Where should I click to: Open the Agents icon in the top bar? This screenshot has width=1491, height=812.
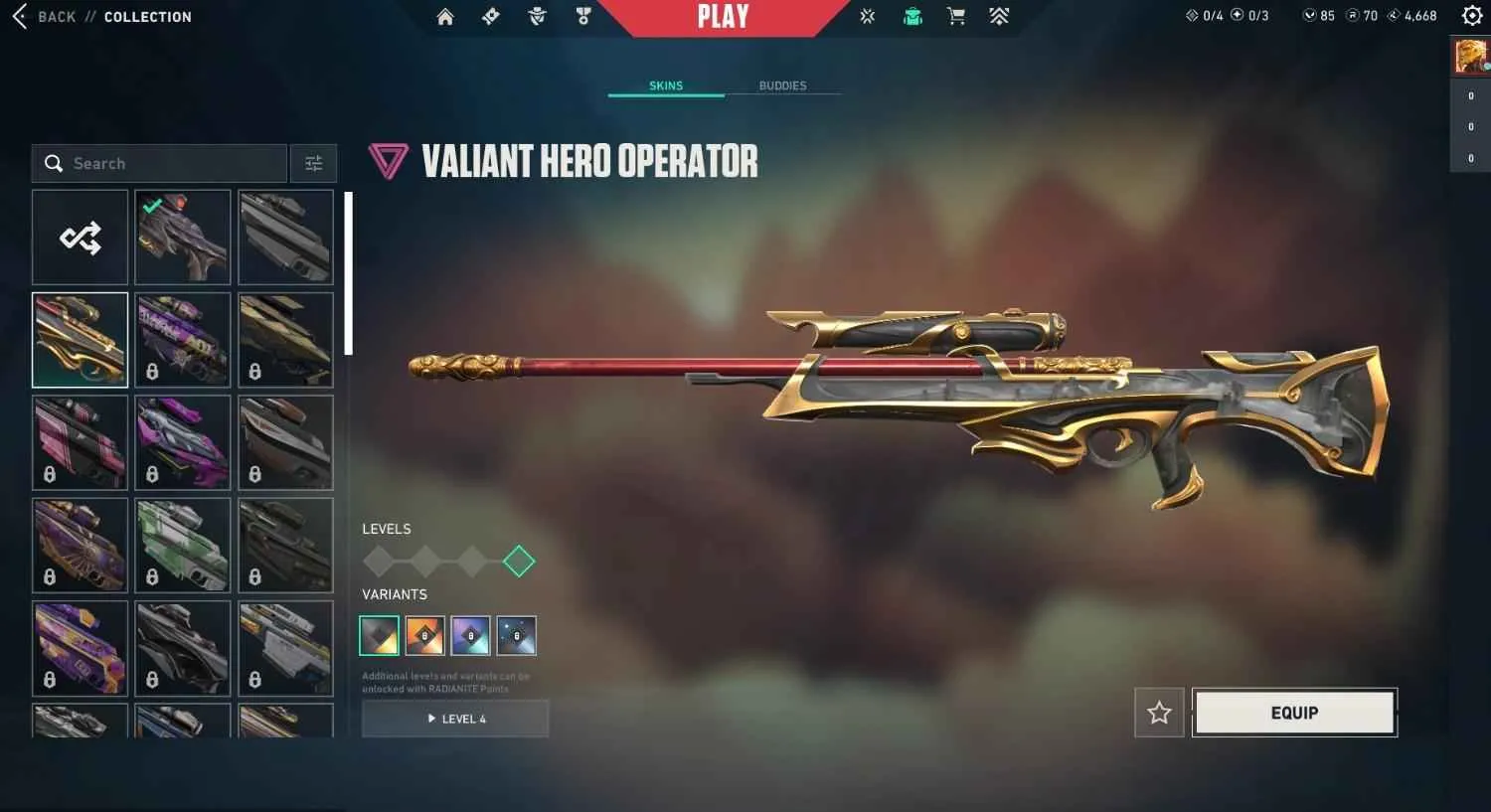[x=537, y=16]
